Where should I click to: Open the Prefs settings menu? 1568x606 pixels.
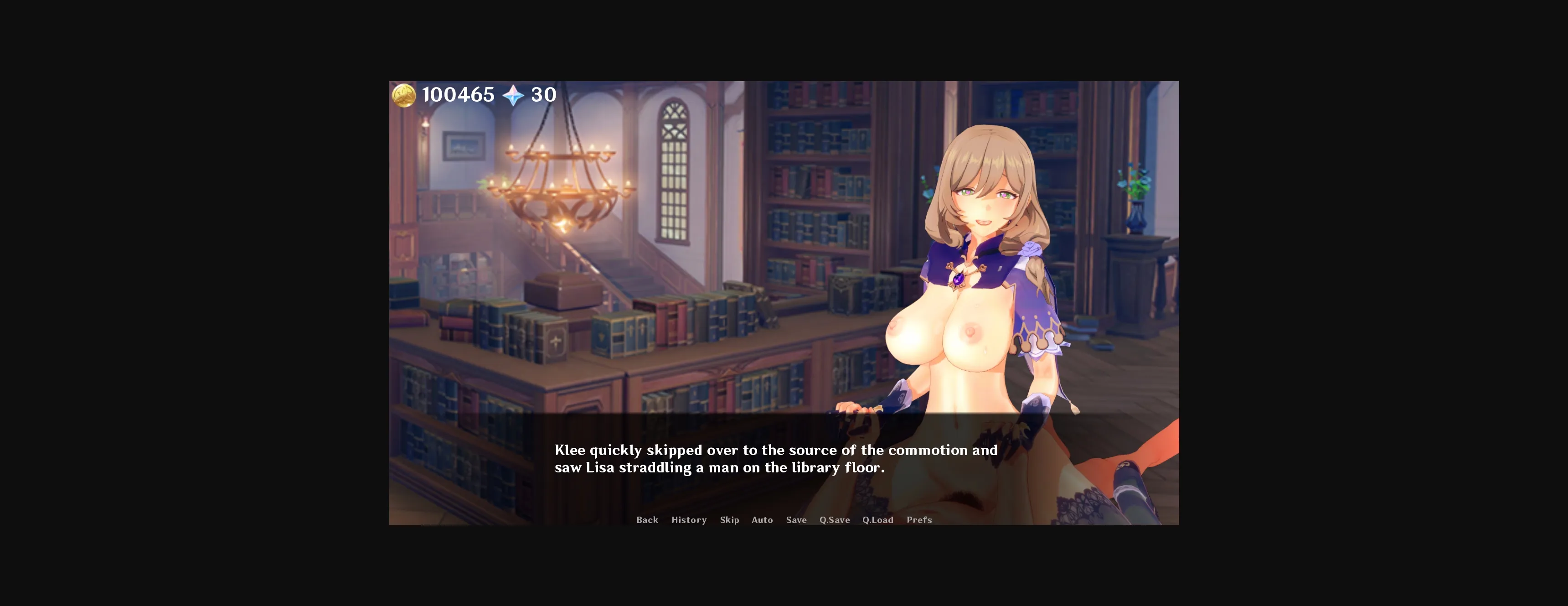pyautogui.click(x=919, y=520)
